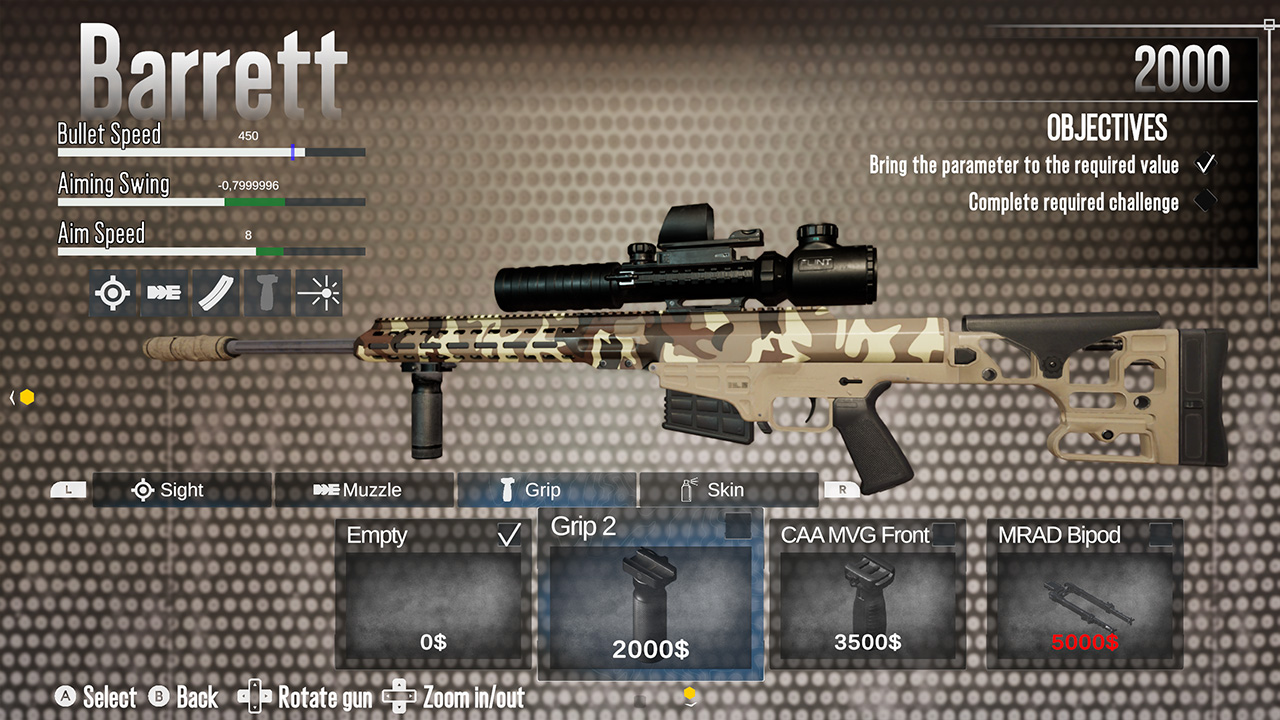The height and width of the screenshot is (720, 1280).
Task: Select the Muzzle attachment icon in the stats panel
Action: [164, 293]
